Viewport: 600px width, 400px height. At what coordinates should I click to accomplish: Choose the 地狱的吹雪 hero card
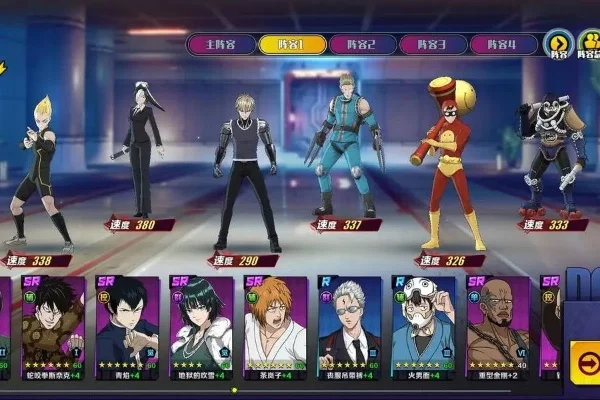(201, 327)
